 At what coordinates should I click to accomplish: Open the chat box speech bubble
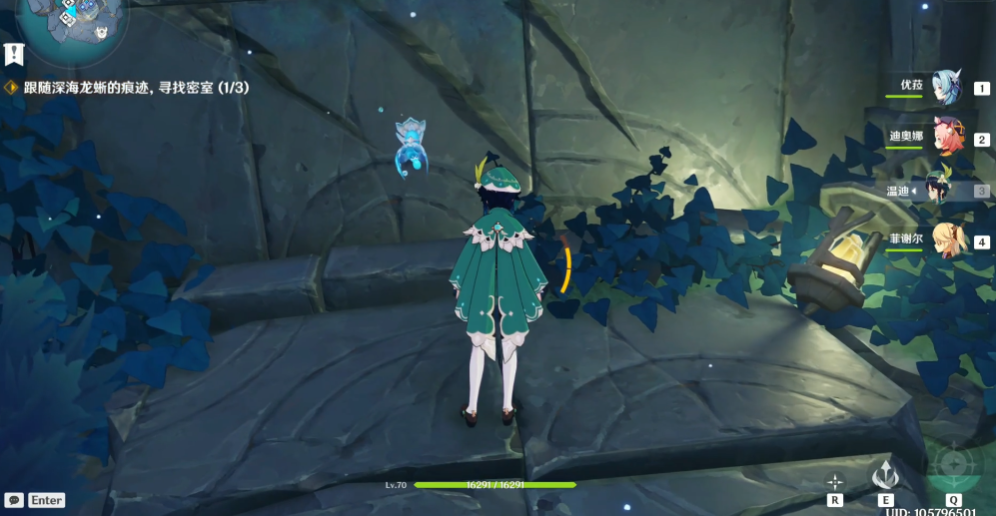pos(14,500)
